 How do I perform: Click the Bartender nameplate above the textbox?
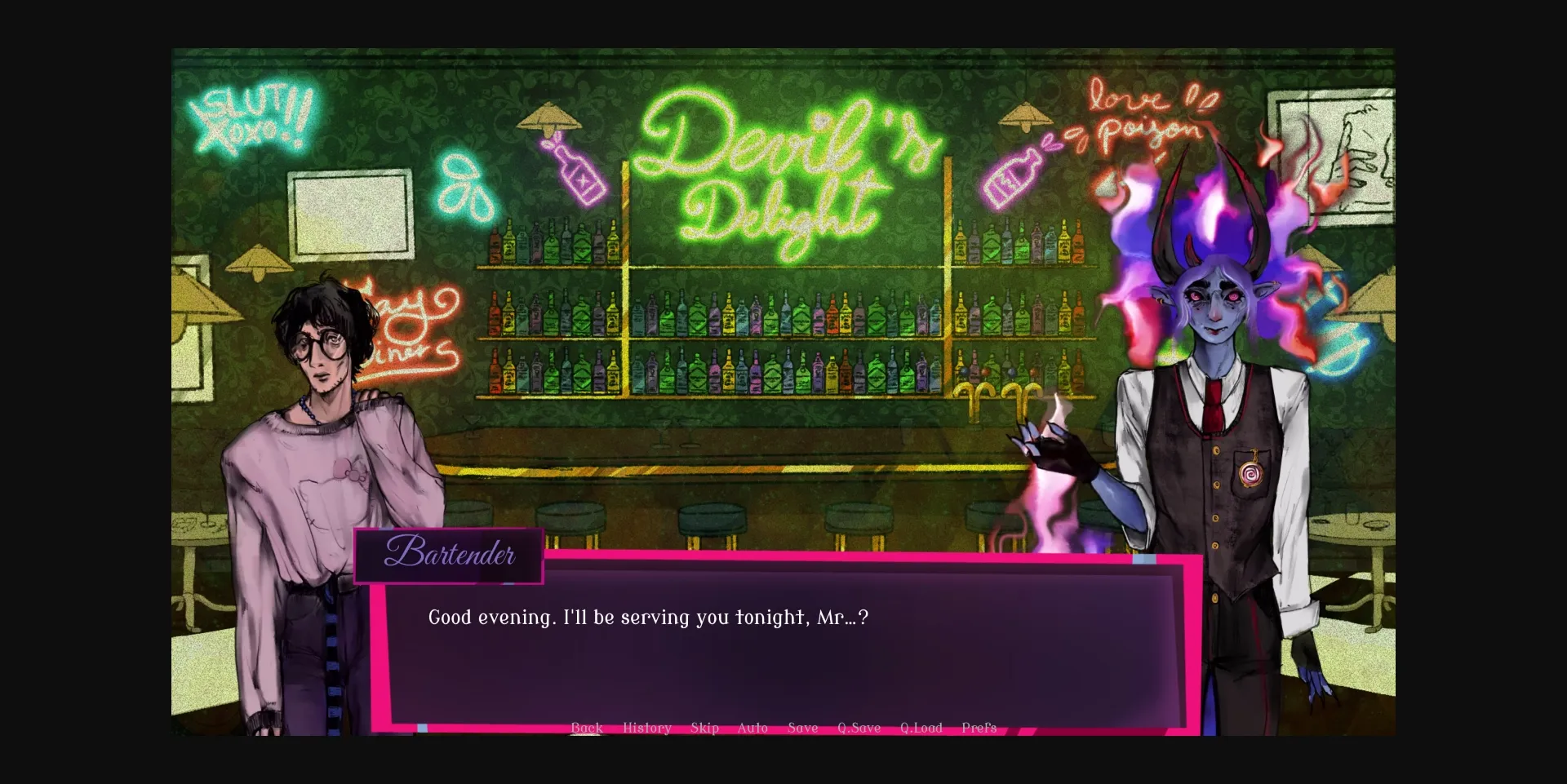tap(449, 556)
